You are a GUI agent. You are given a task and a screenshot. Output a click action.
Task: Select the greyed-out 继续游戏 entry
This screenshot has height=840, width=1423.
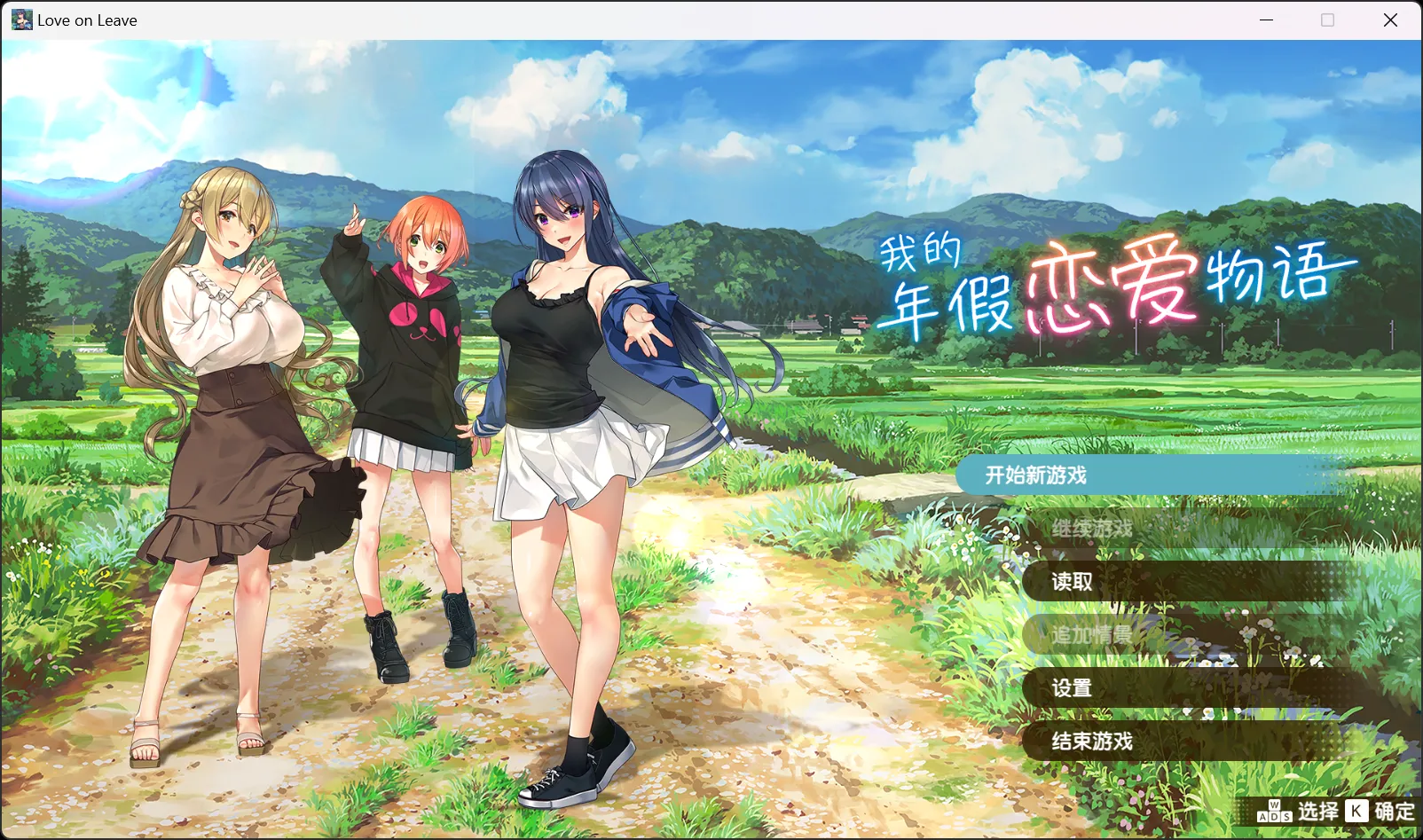pos(1092,529)
